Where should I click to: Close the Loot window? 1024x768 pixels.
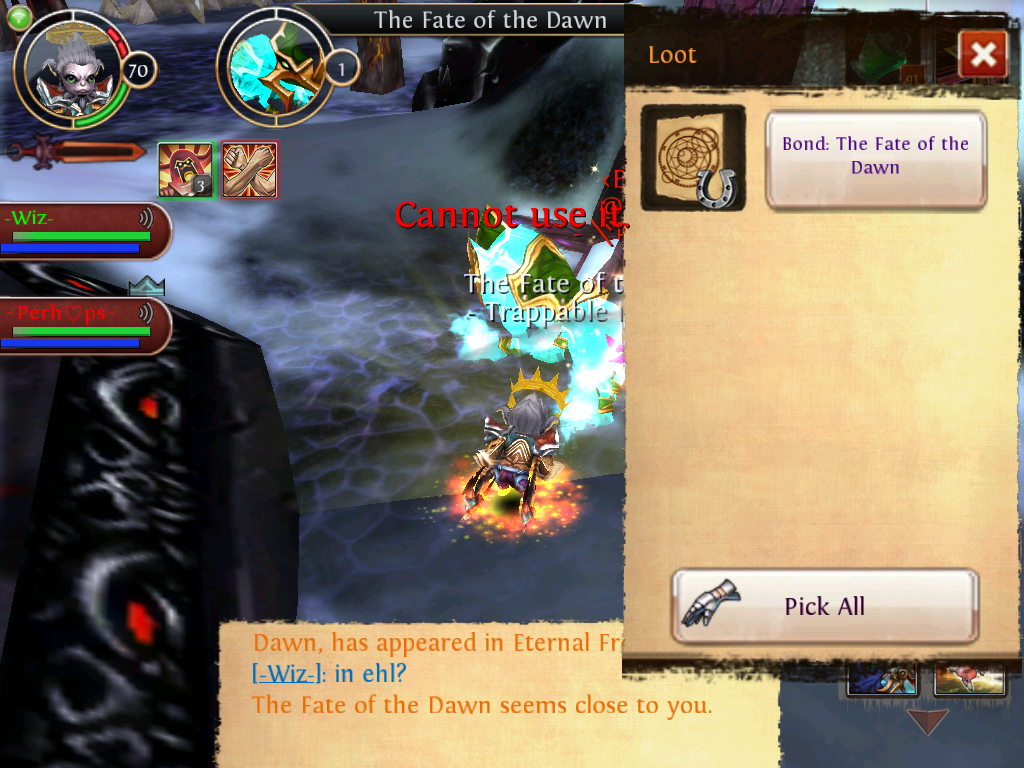[982, 54]
